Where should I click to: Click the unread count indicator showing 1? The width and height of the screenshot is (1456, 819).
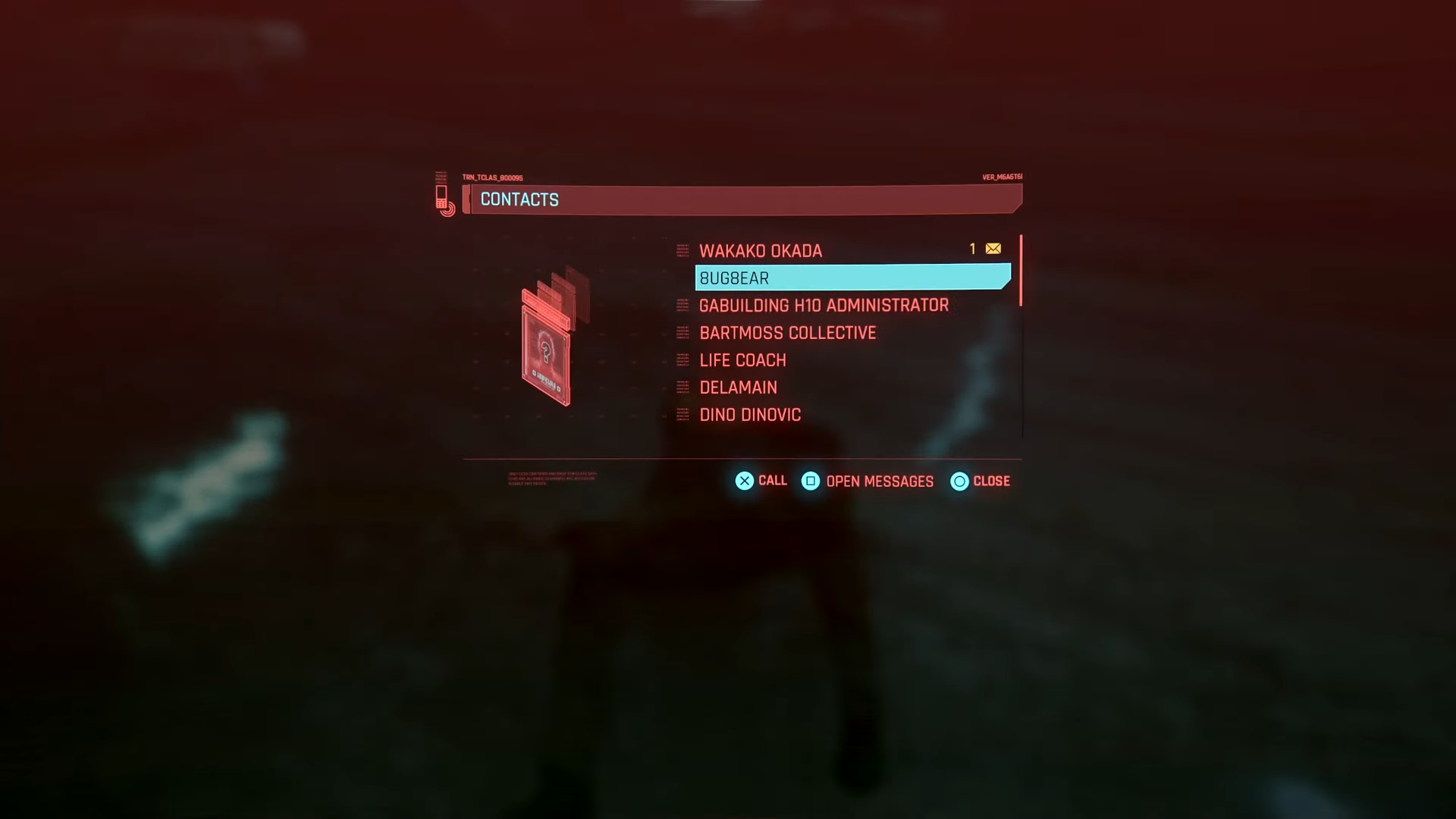click(x=971, y=249)
